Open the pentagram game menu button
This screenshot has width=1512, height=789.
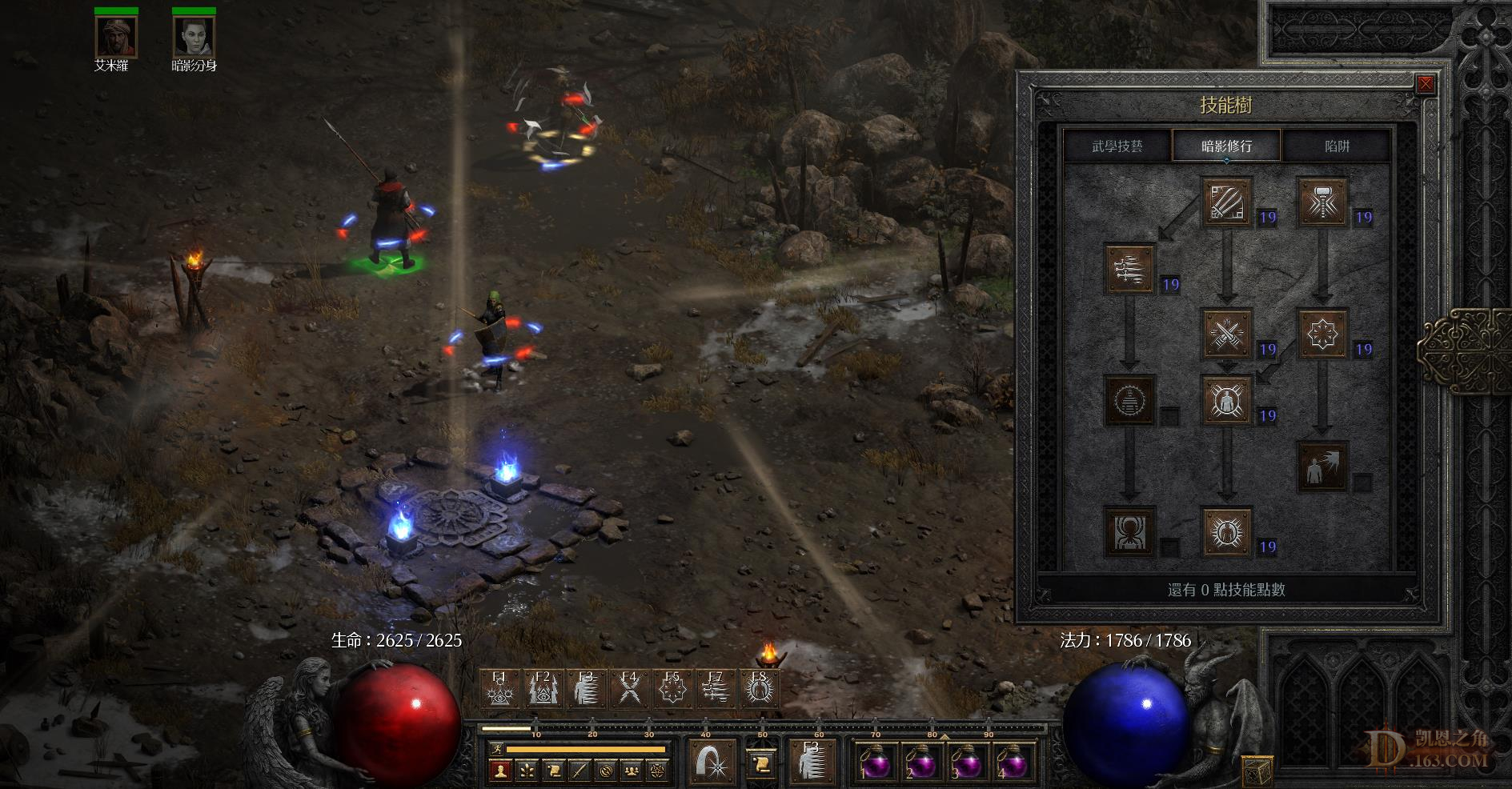tap(658, 771)
